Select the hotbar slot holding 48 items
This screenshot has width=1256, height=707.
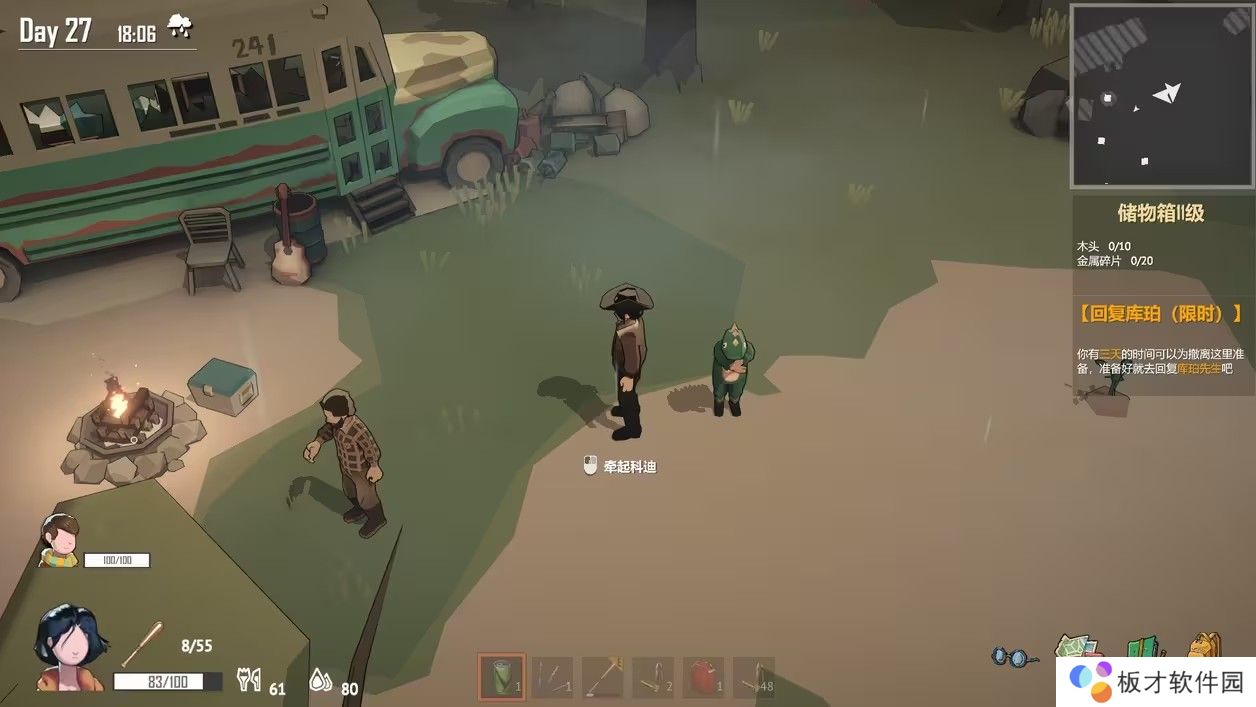[x=754, y=677]
